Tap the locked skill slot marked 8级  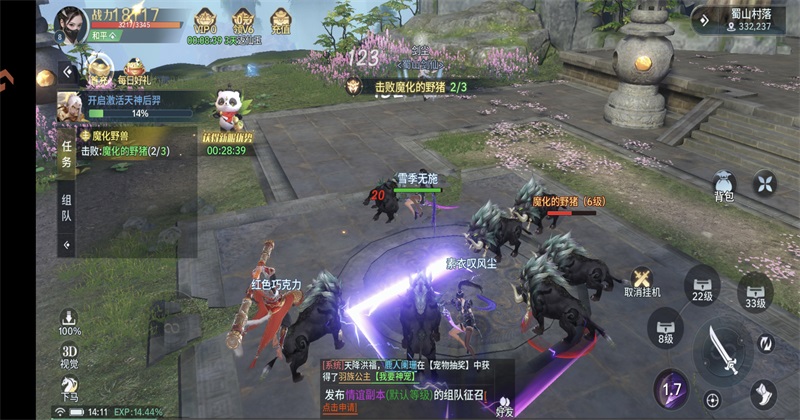tap(666, 327)
